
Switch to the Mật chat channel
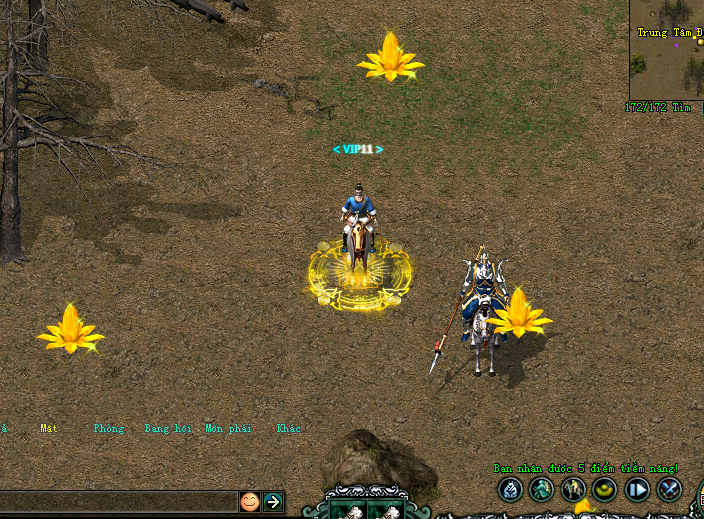click(49, 428)
